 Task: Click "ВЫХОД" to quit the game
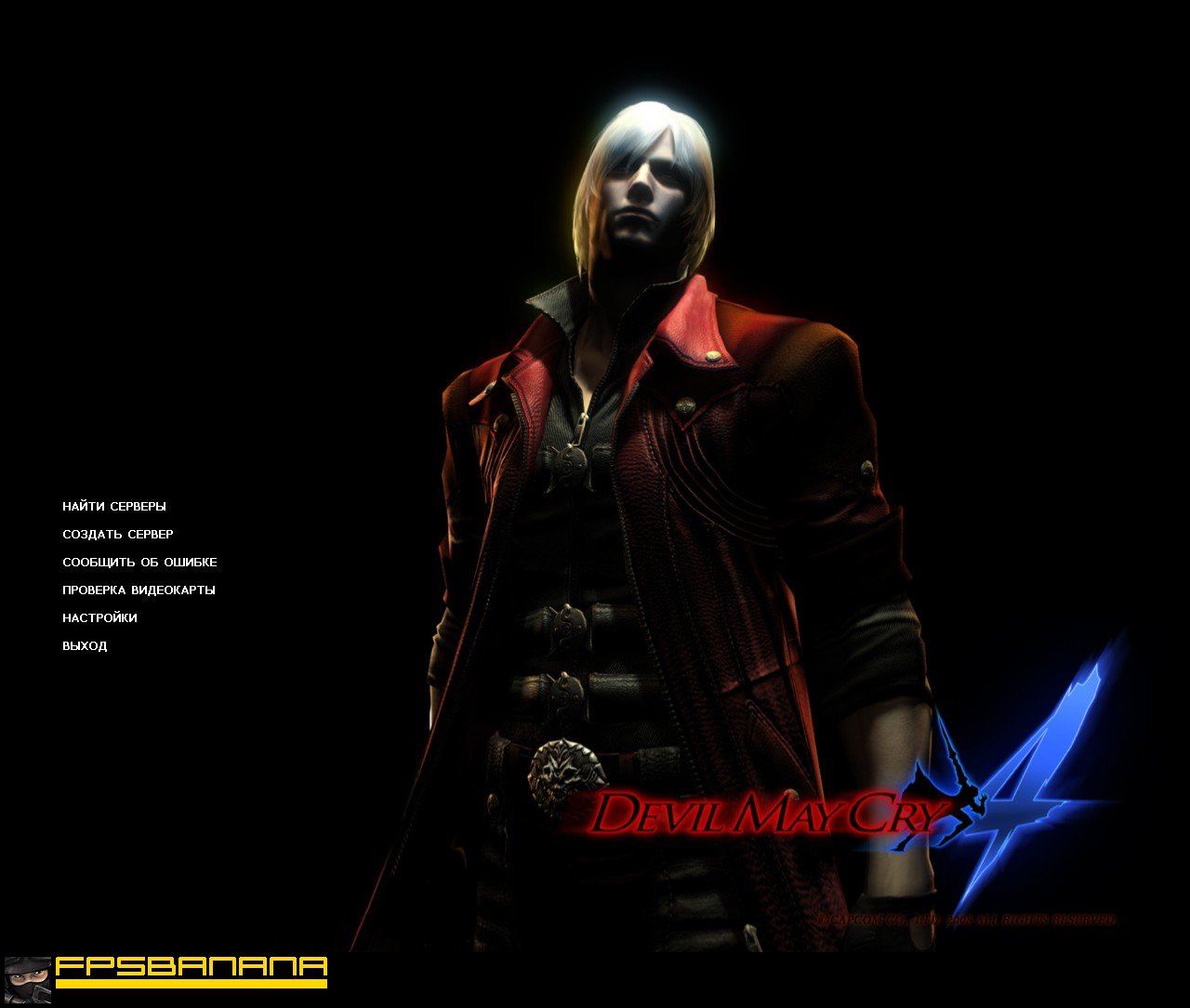(x=83, y=644)
